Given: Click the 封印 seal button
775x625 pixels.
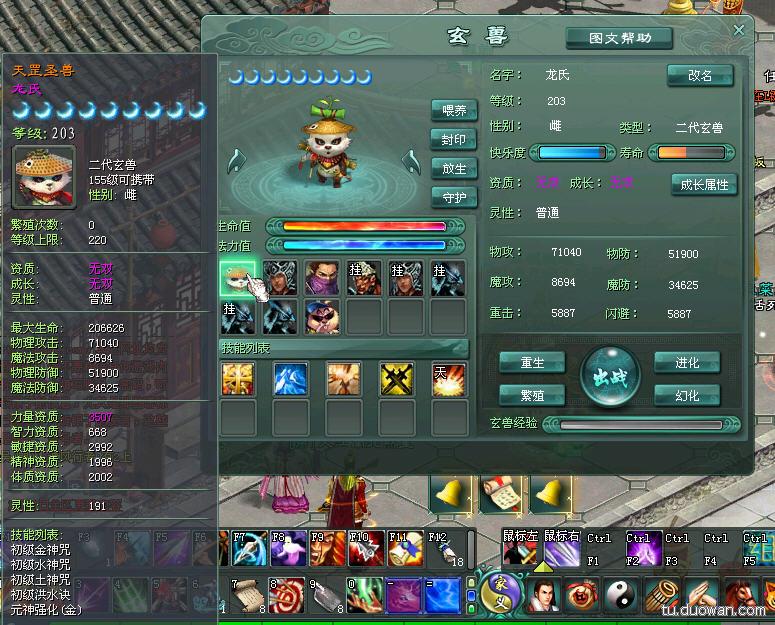Looking at the screenshot, I should [454, 140].
